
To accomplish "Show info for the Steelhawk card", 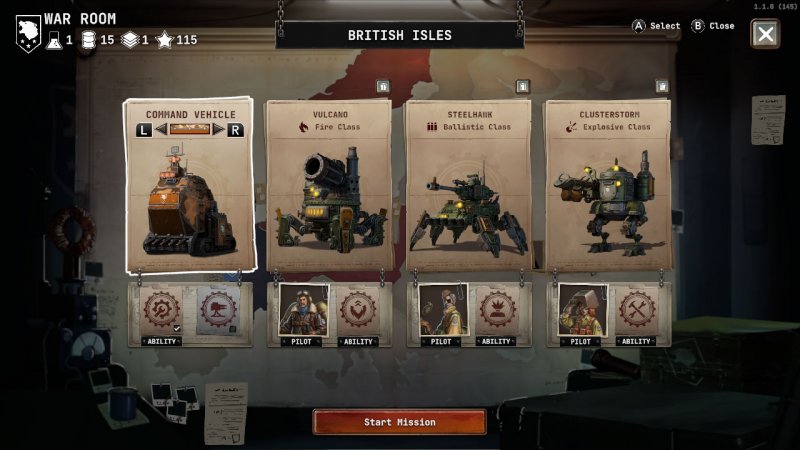I will tap(521, 87).
